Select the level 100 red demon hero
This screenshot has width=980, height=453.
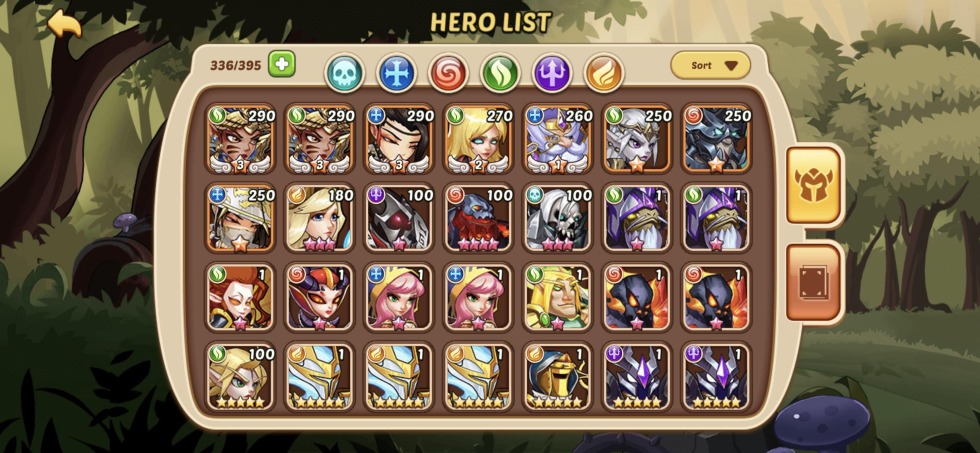point(478,218)
